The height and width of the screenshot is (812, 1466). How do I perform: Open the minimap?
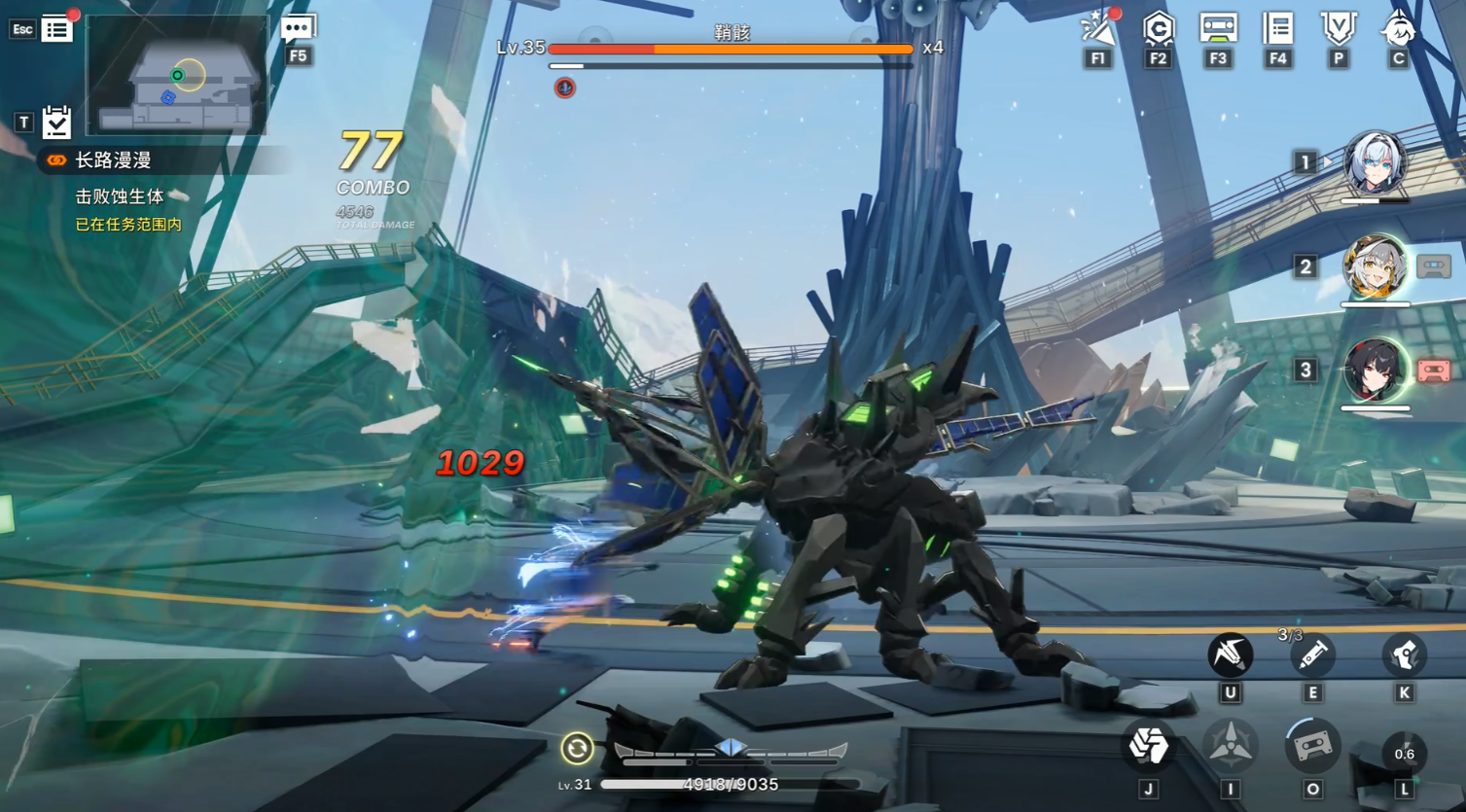point(177,76)
